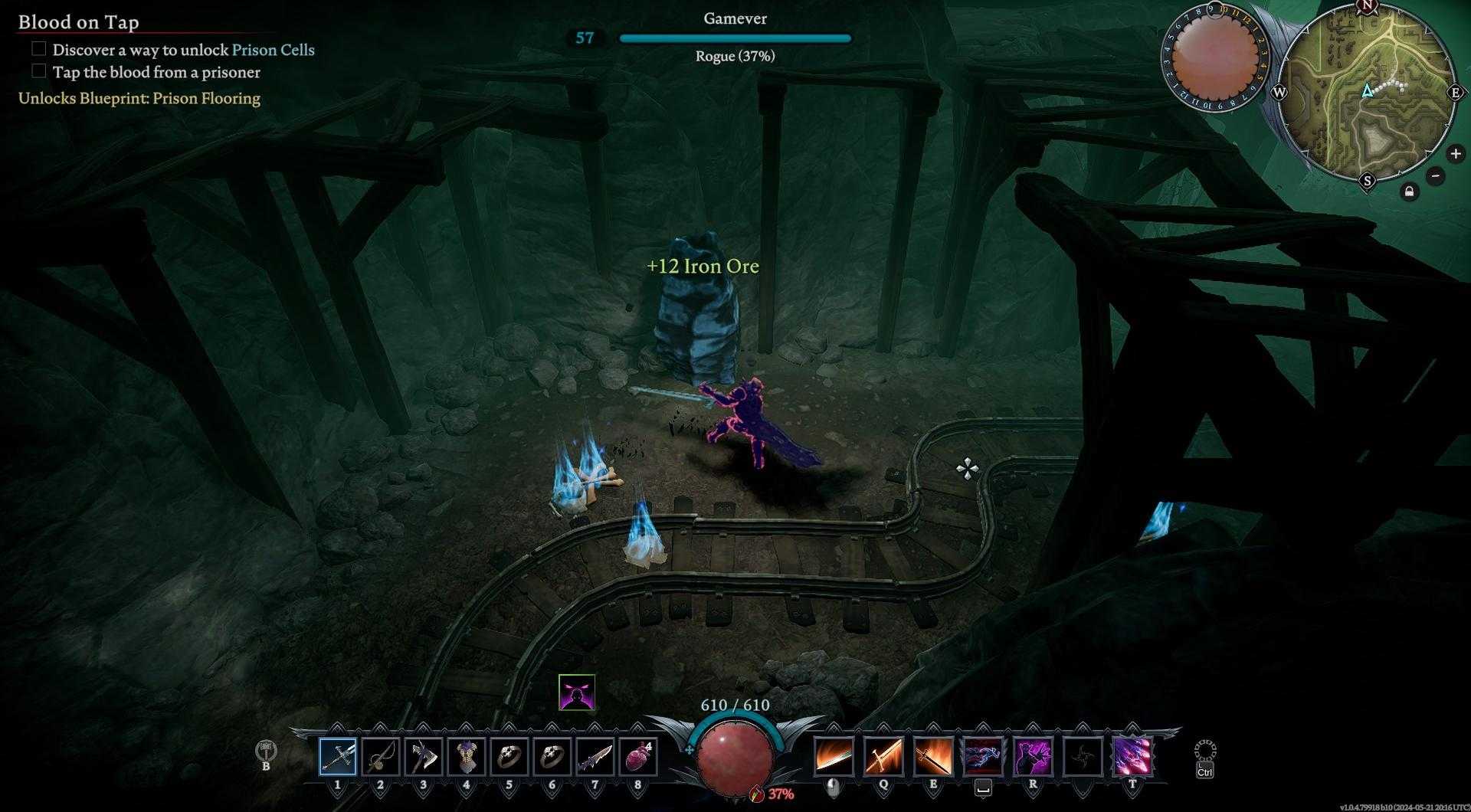Equip the fishing pole from the hotbar
1471x812 pixels.
380,757
